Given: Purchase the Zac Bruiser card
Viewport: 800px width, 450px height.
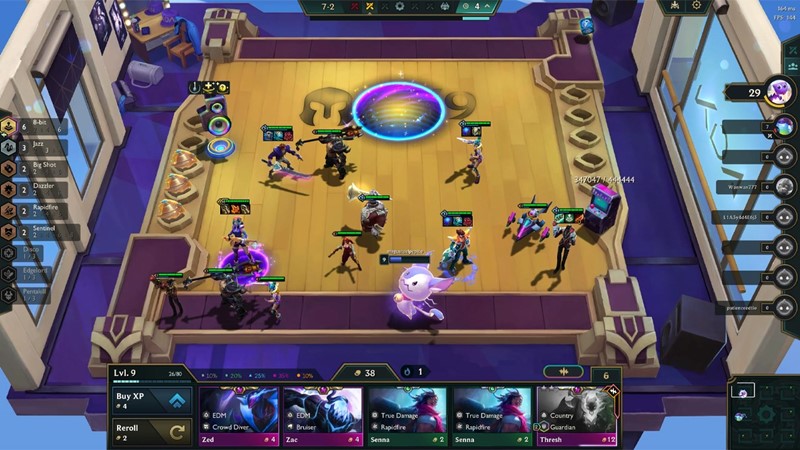Looking at the screenshot, I should [322, 415].
